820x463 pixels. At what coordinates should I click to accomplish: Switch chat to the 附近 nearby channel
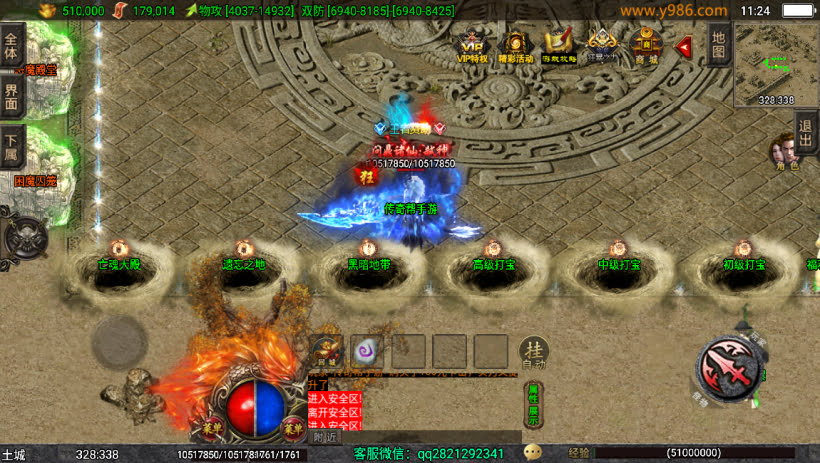pos(324,437)
